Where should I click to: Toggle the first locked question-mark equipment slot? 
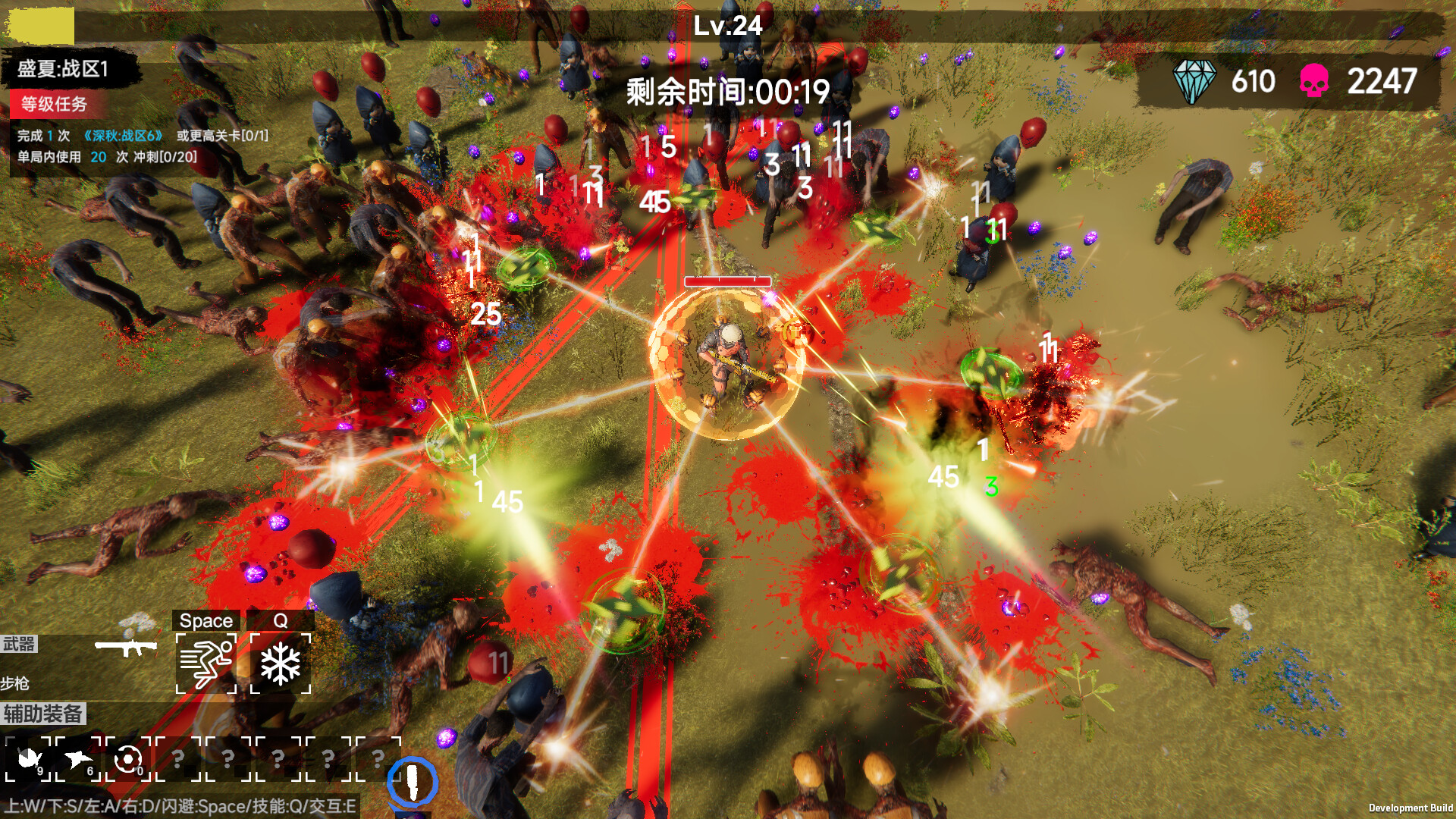(179, 760)
